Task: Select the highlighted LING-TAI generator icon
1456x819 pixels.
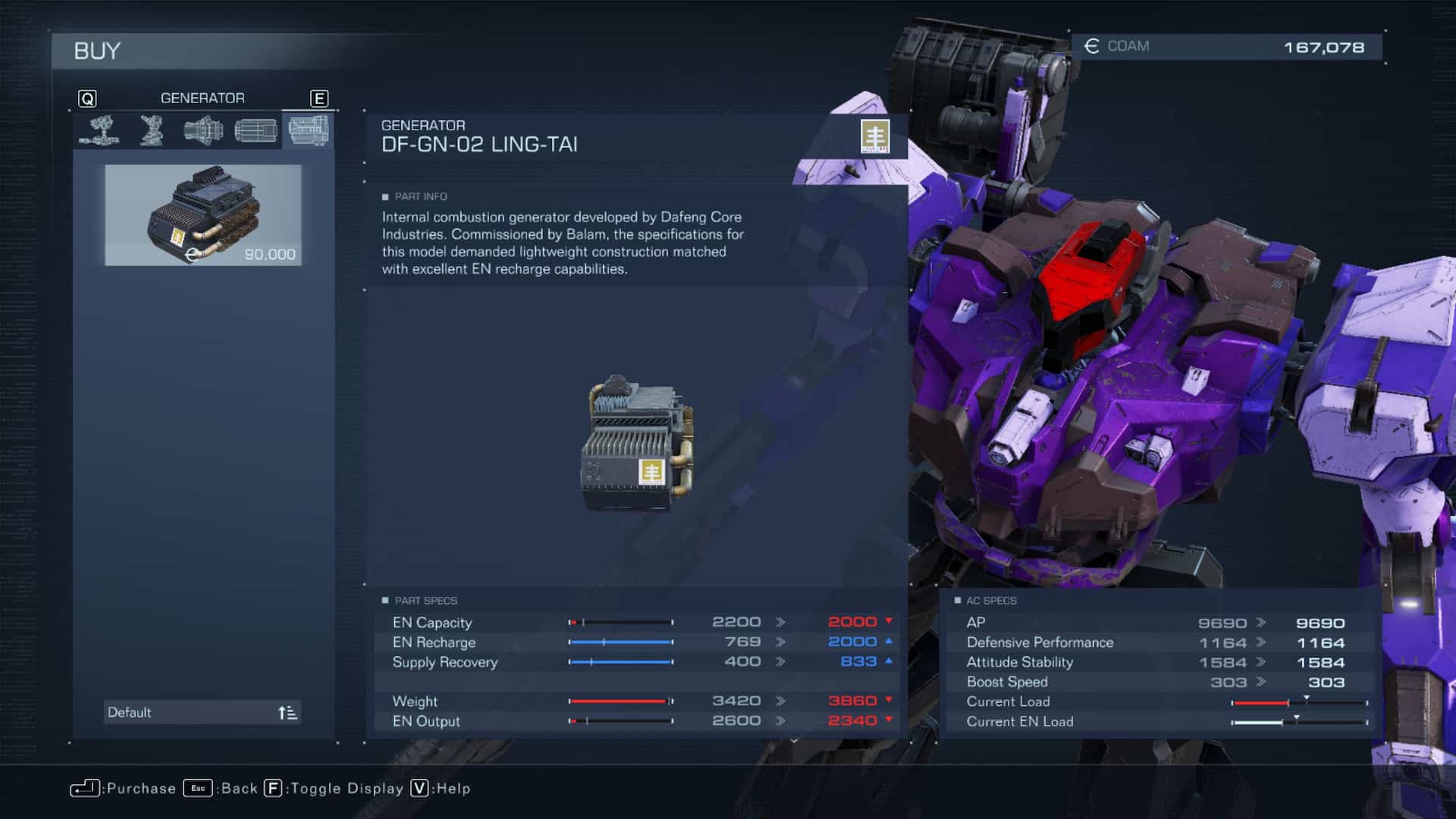Action: pyautogui.click(x=309, y=130)
